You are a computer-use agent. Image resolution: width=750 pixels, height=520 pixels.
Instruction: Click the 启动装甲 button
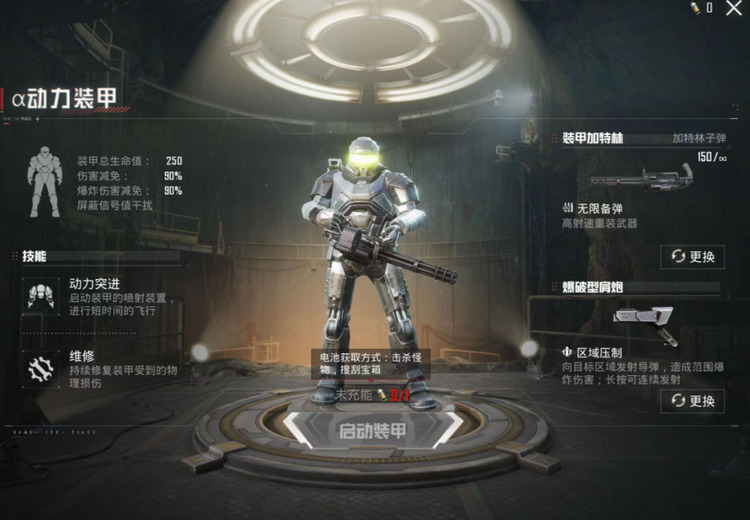click(x=372, y=431)
